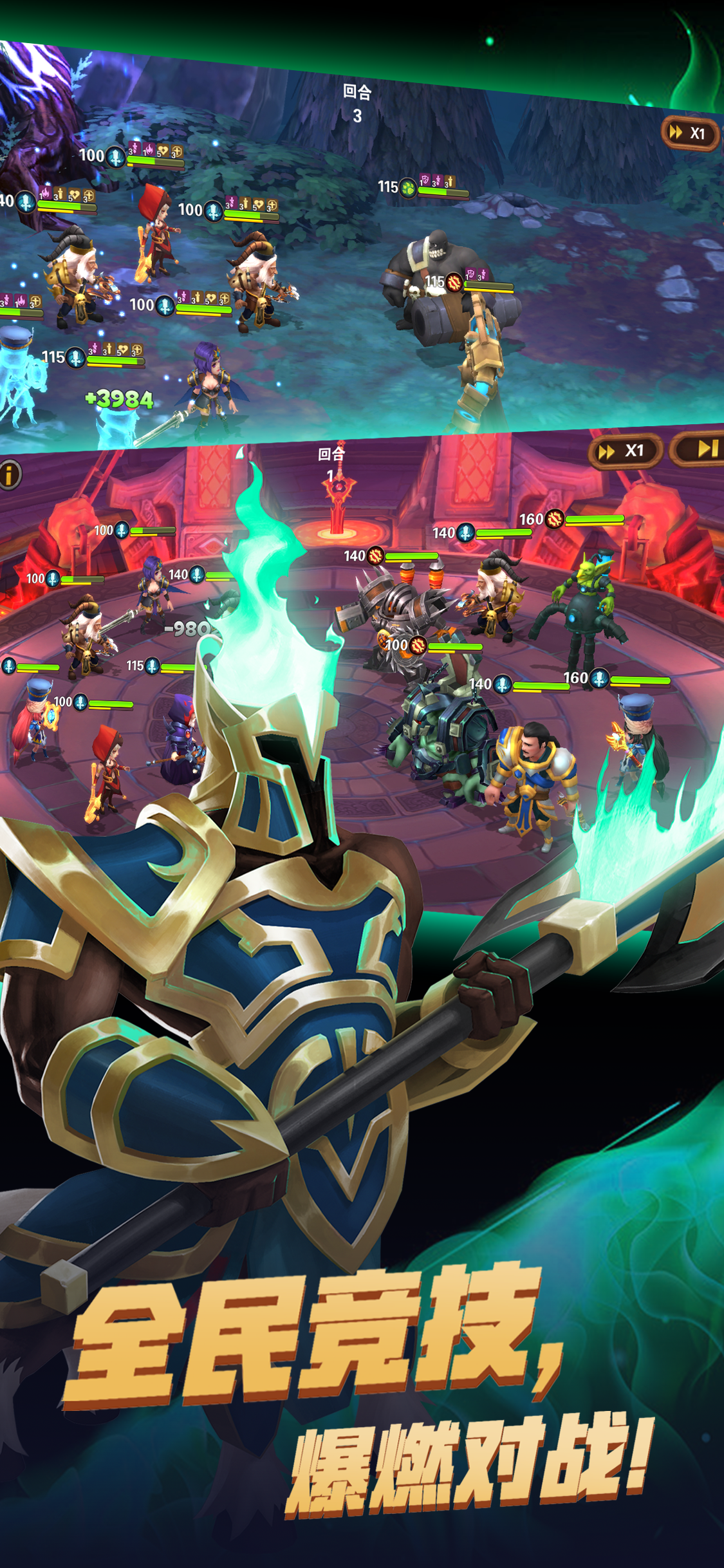
Task: Tap the skip-to-end battle button
Action: (x=703, y=449)
